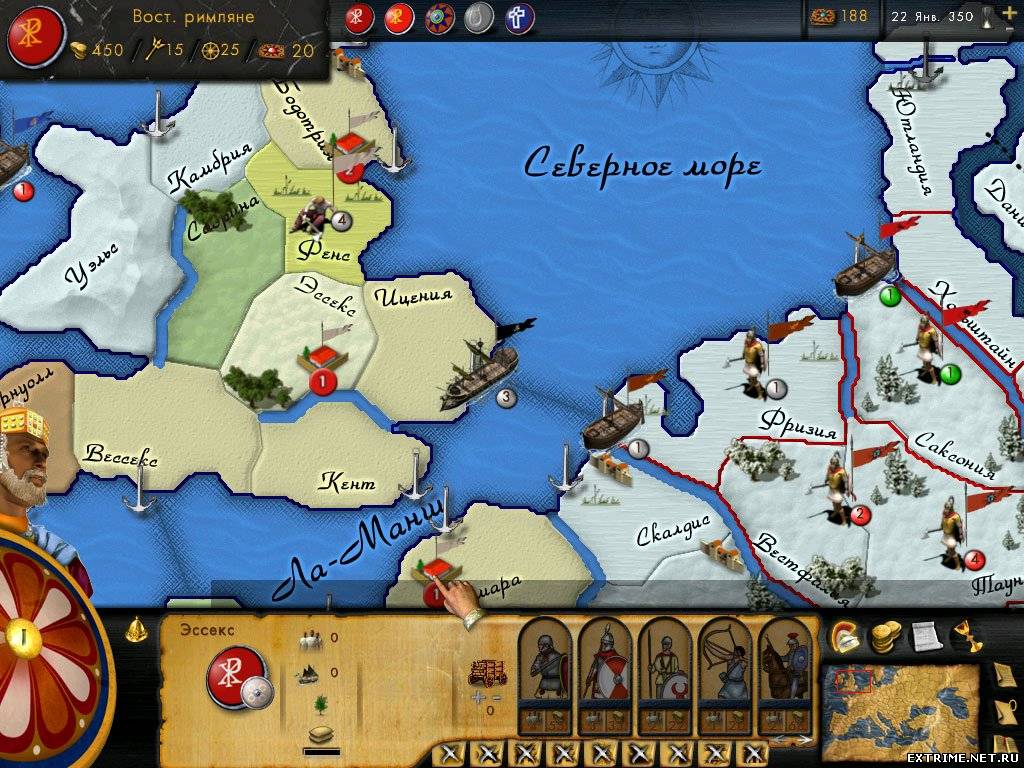Click the siege wagon icon
The height and width of the screenshot is (768, 1024).
point(488,671)
